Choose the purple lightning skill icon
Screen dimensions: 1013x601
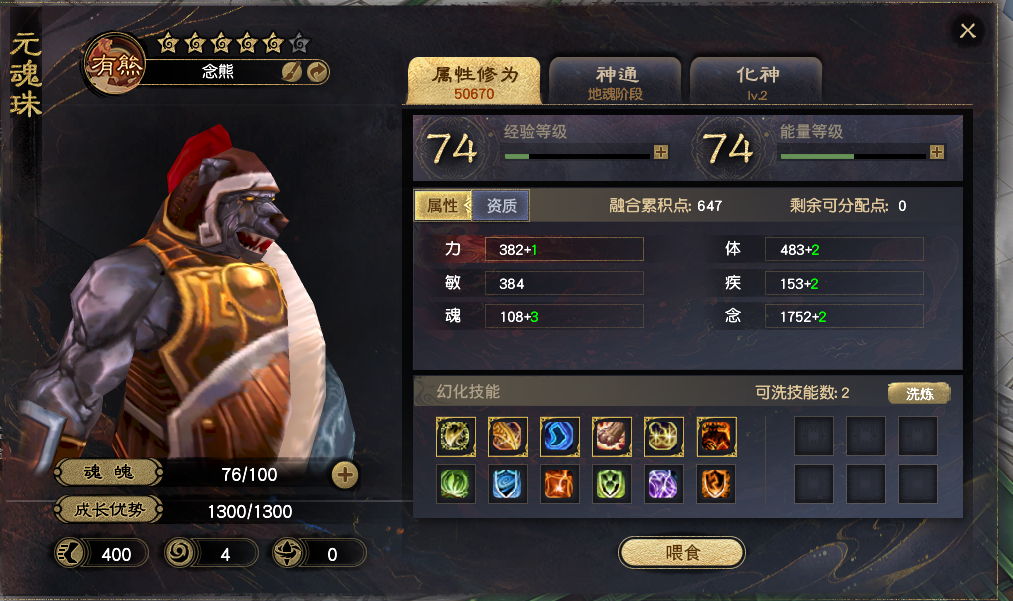point(664,484)
